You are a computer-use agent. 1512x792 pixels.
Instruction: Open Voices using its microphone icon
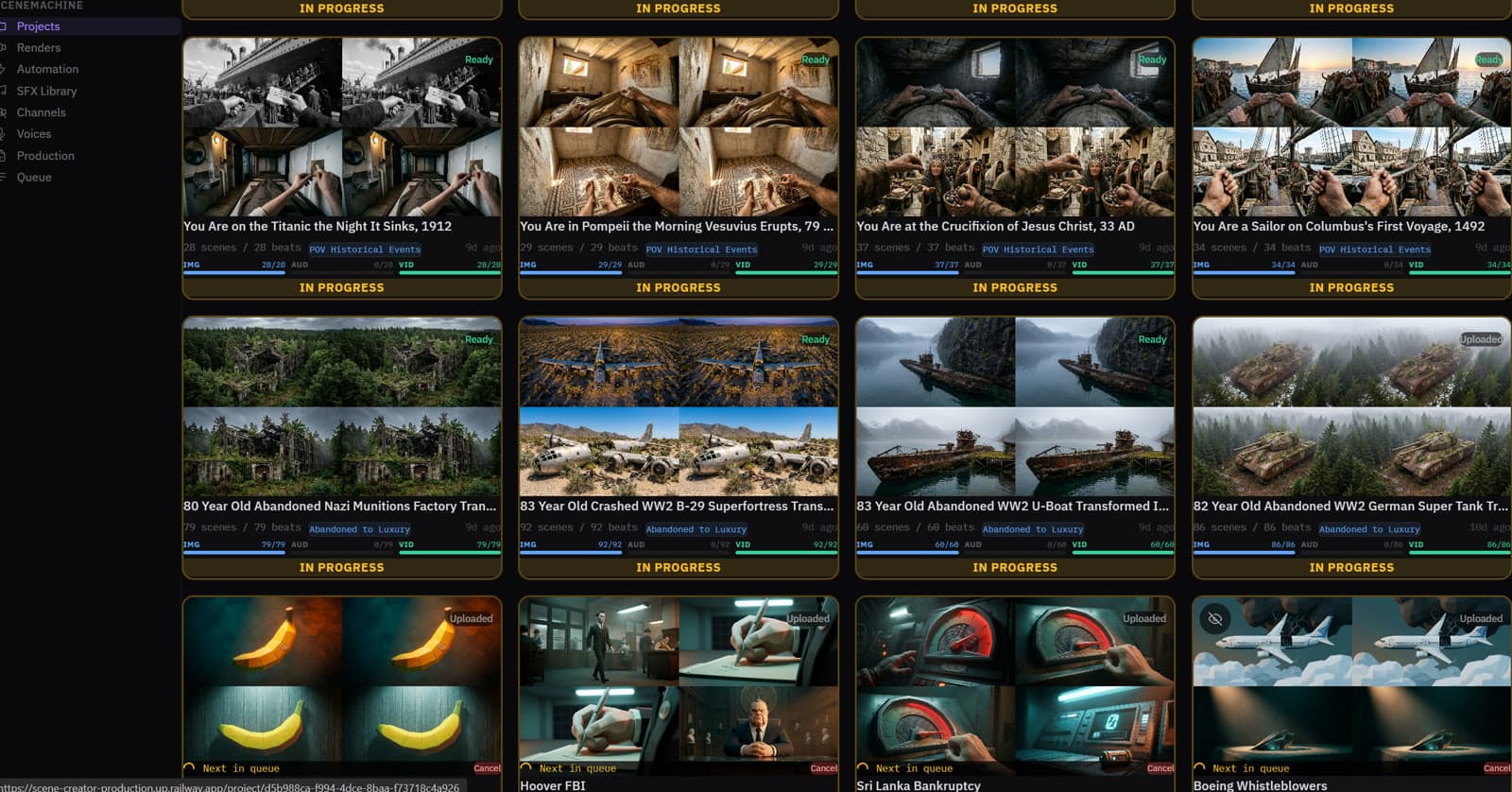pos(8,134)
